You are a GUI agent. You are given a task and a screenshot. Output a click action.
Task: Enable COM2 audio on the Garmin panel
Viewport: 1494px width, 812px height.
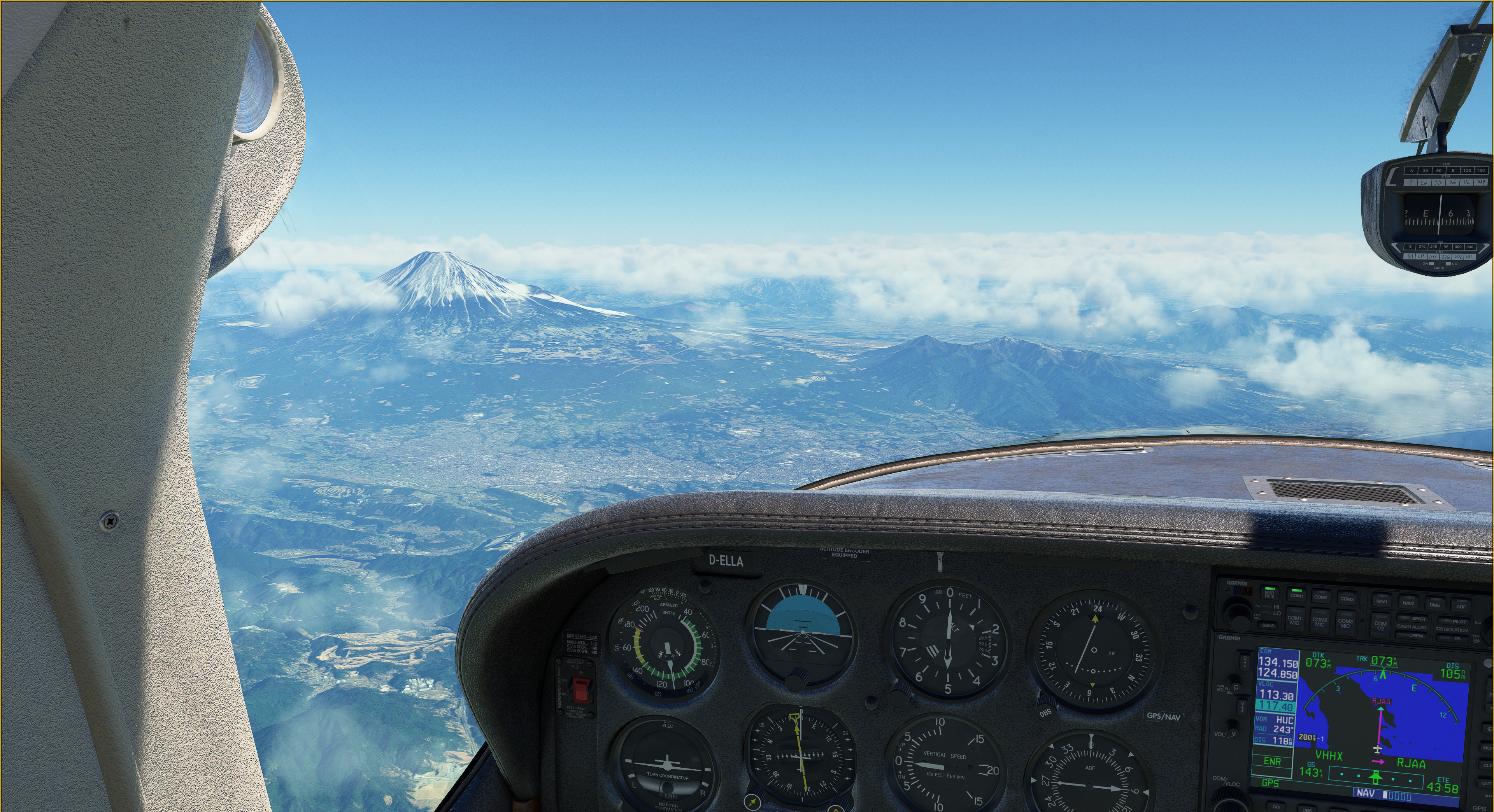pos(1320,597)
